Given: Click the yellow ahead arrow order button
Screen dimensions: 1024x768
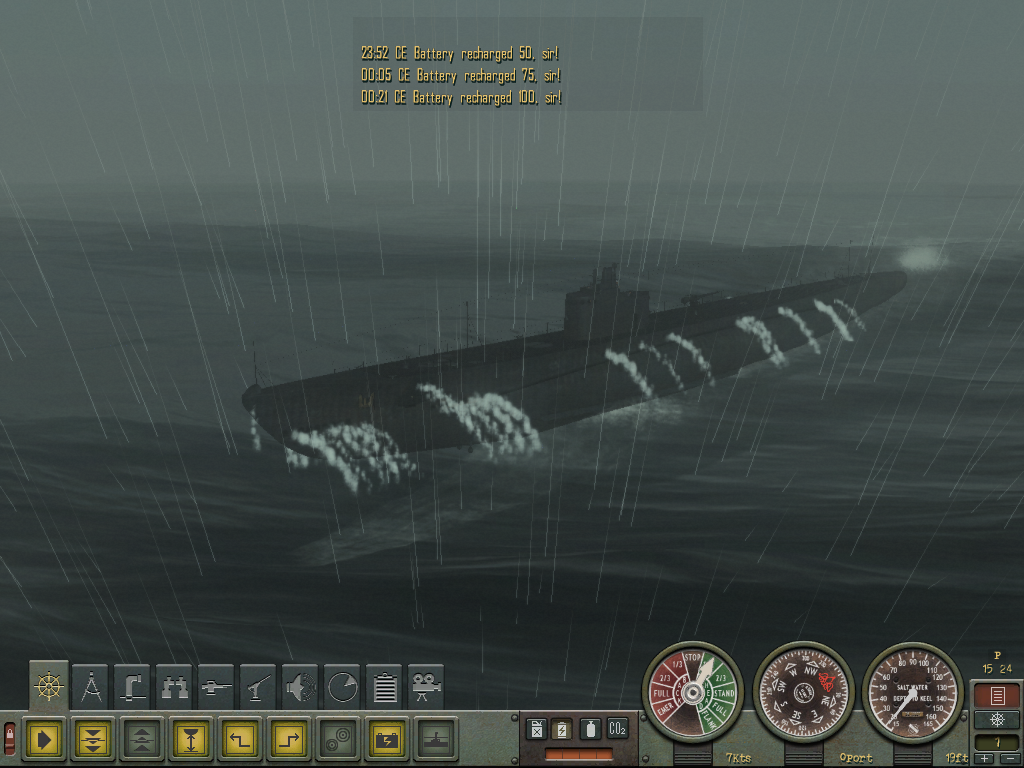Looking at the screenshot, I should [x=43, y=739].
